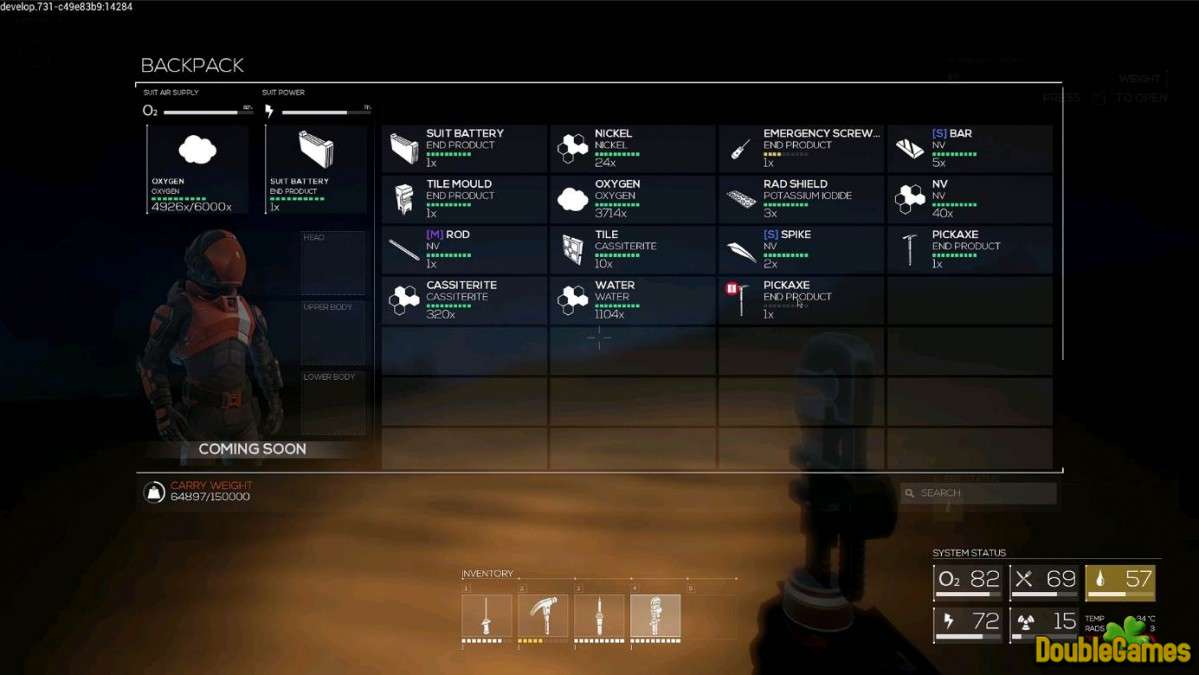This screenshot has width=1199, height=675.
Task: Select the NV stack of 40
Action: click(969, 199)
